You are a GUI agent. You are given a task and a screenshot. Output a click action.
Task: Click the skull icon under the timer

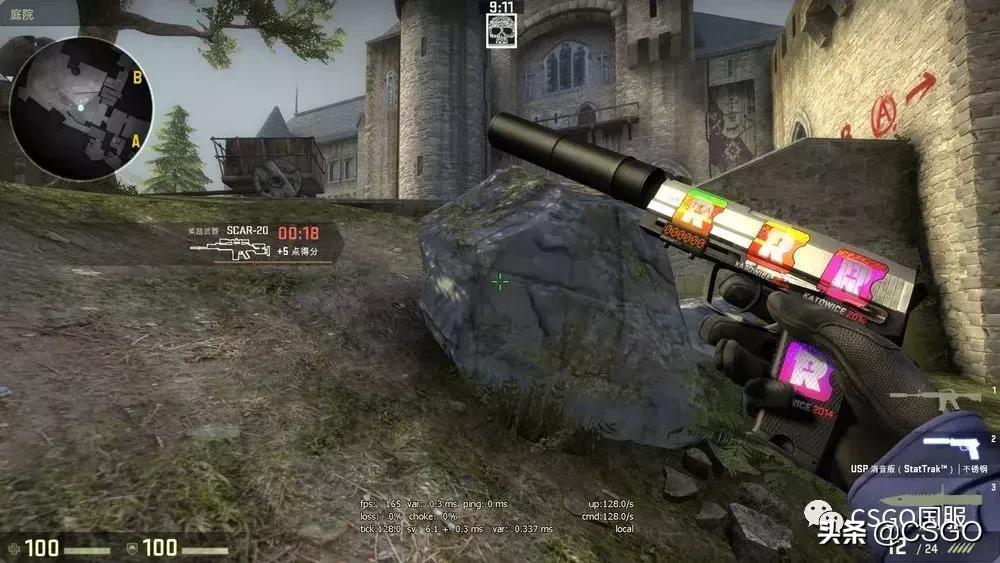[x=501, y=32]
